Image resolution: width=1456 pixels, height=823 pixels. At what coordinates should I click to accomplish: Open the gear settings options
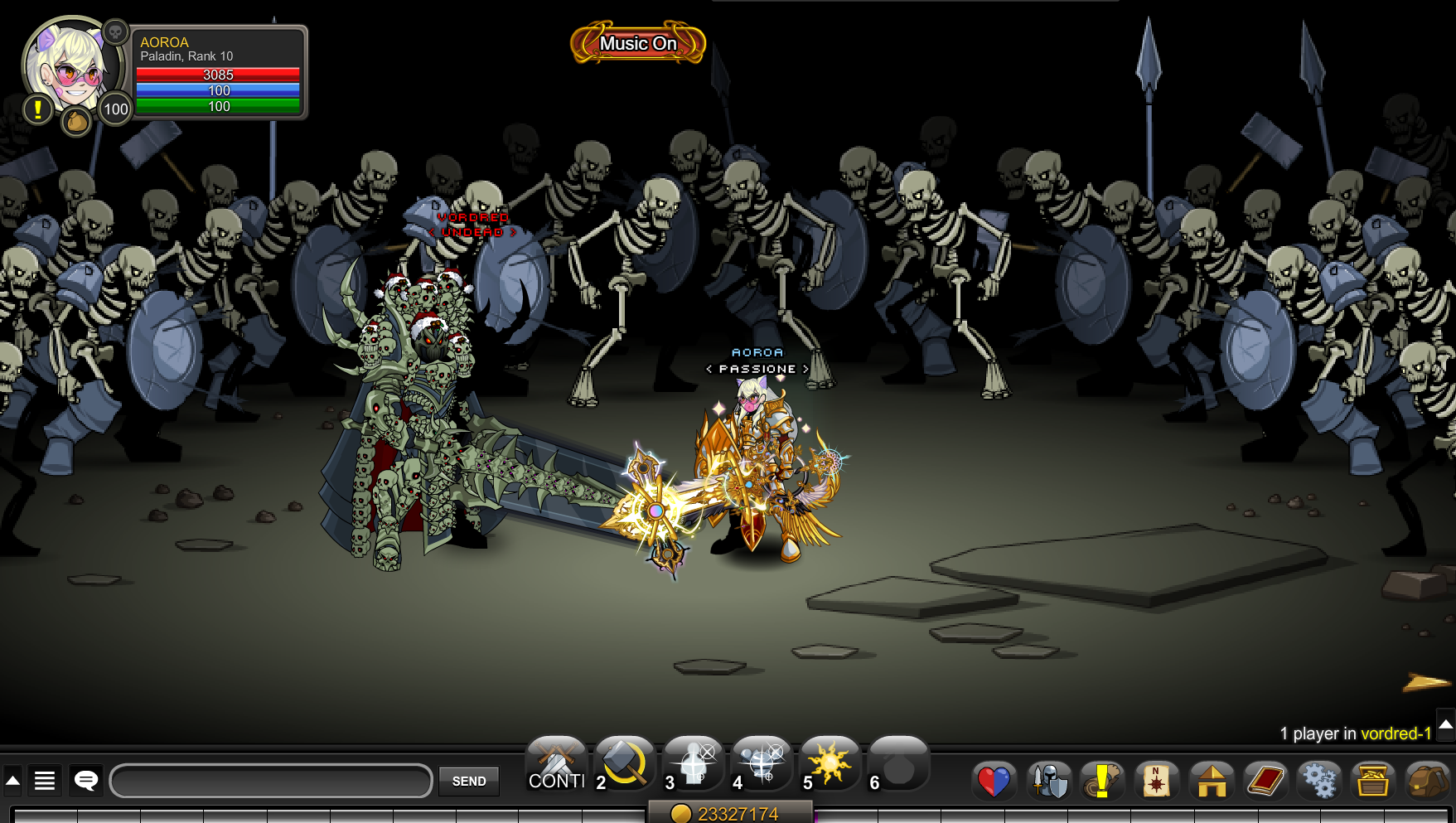(1318, 781)
